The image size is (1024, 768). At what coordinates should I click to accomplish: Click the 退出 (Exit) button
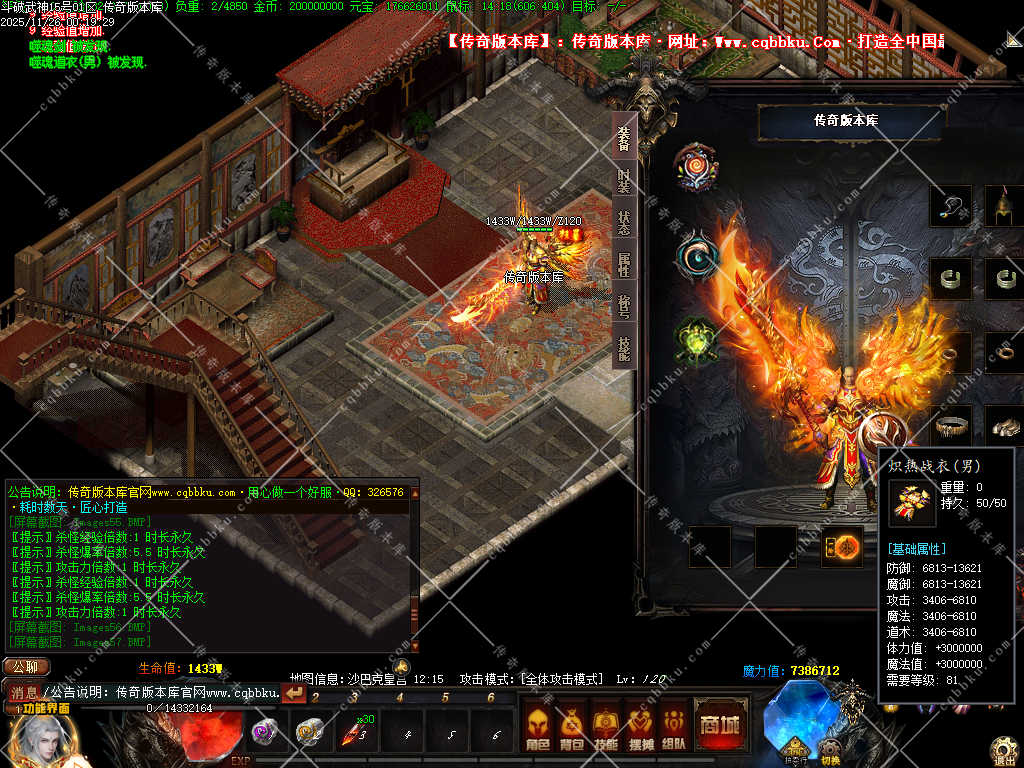[x=1004, y=750]
